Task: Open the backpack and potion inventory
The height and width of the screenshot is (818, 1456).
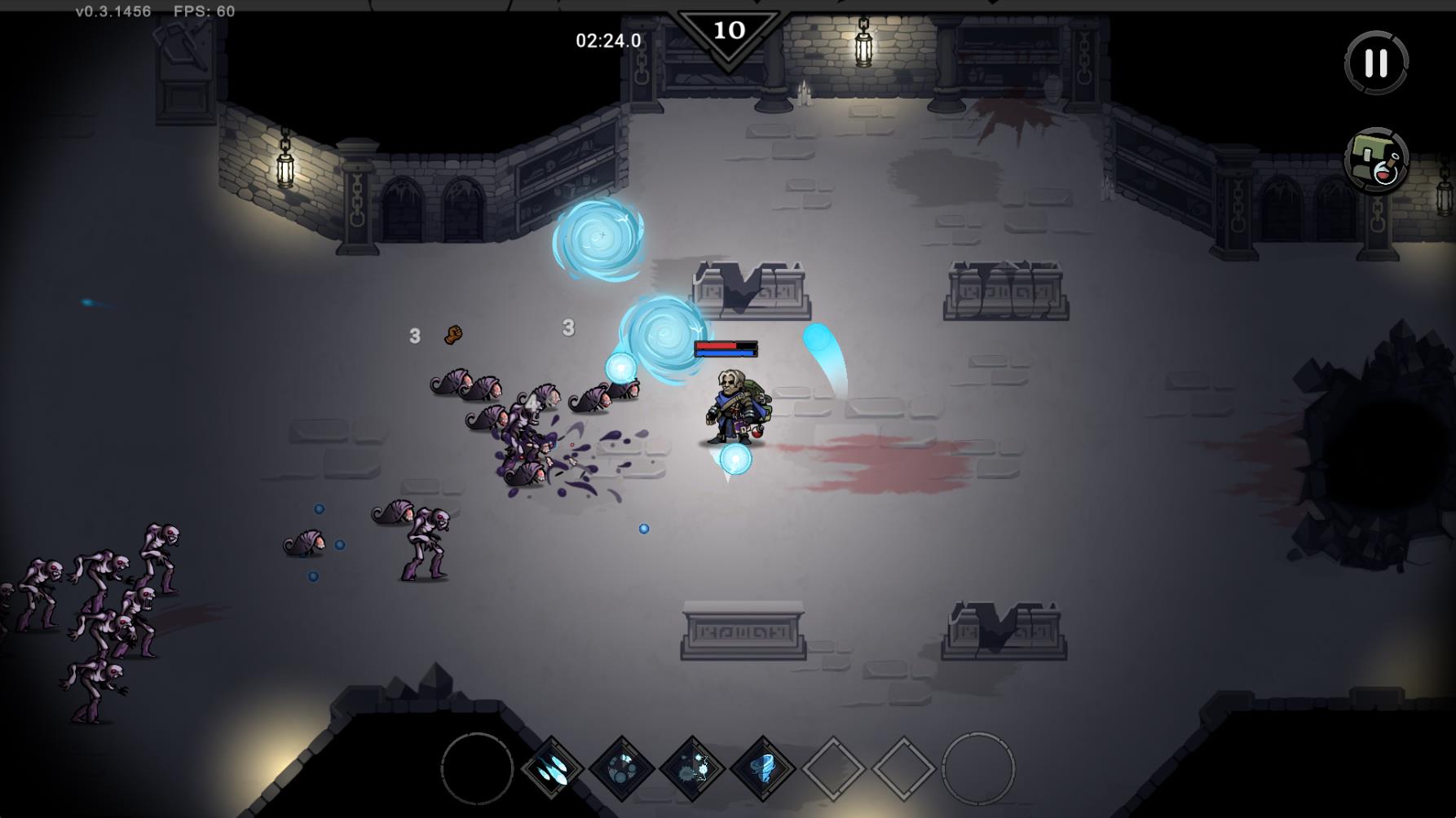Action: pos(1376,161)
